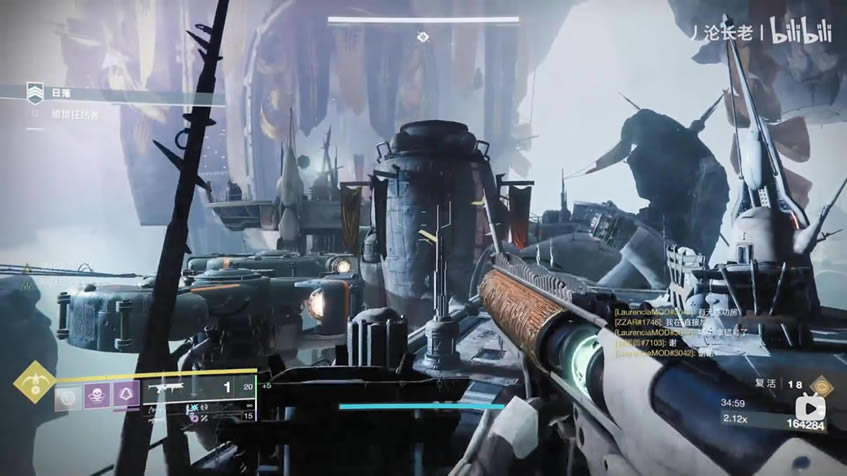Screen dimensions: 847x476
Task: Click the bilibili TV play icon
Action: click(811, 407)
